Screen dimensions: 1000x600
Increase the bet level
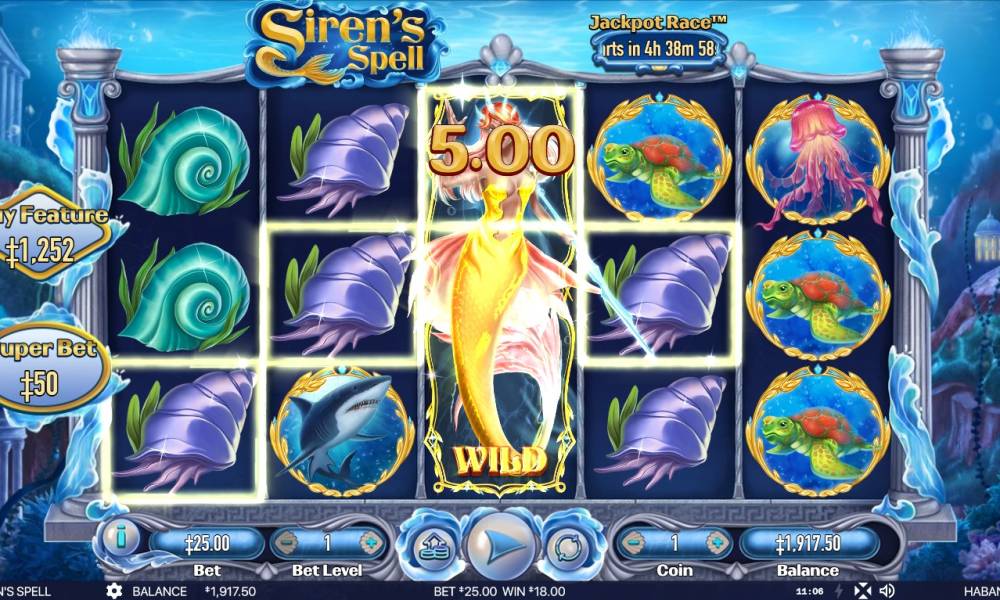tap(370, 544)
